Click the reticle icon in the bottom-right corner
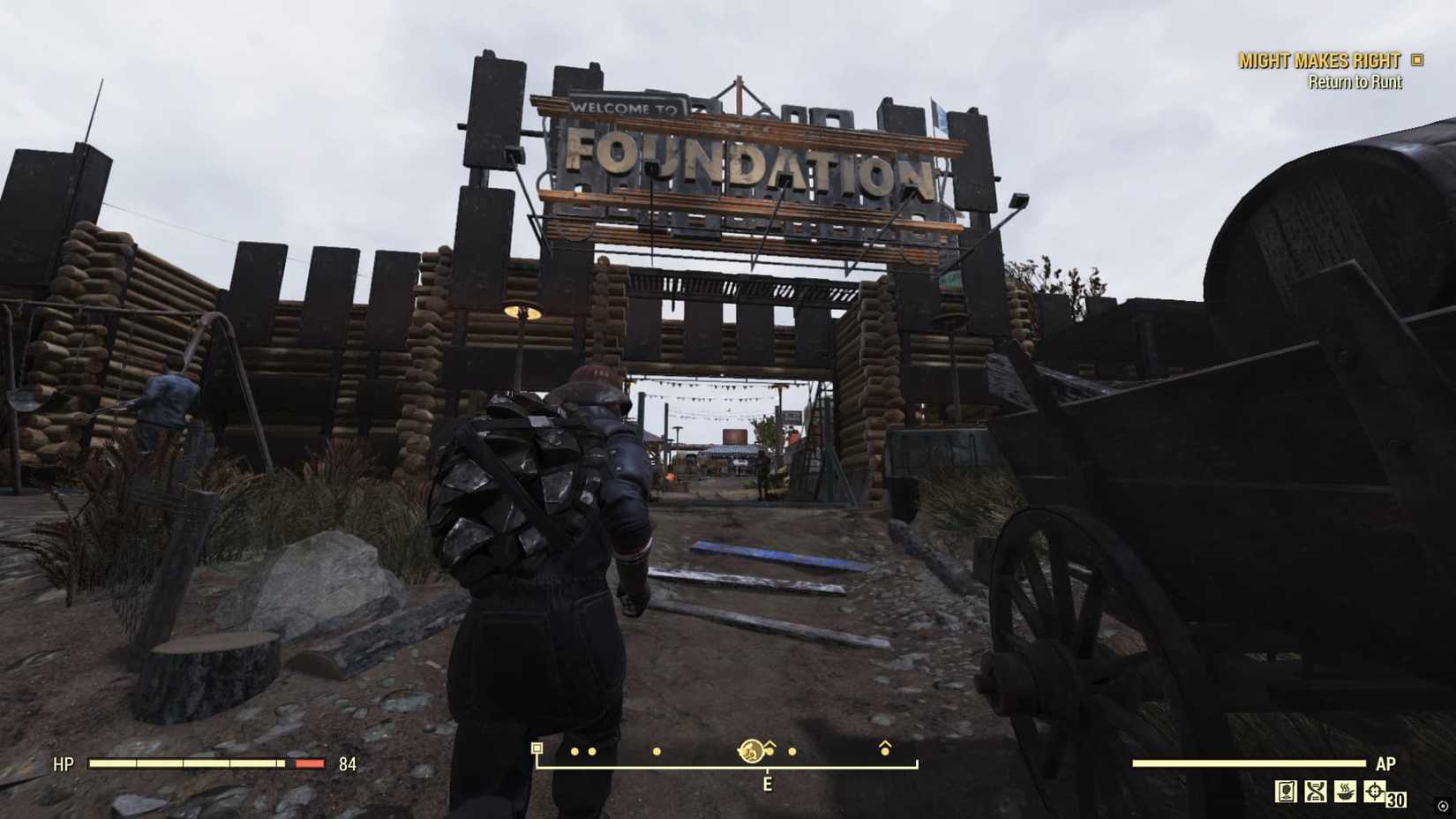This screenshot has width=1456, height=819. 1442,805
